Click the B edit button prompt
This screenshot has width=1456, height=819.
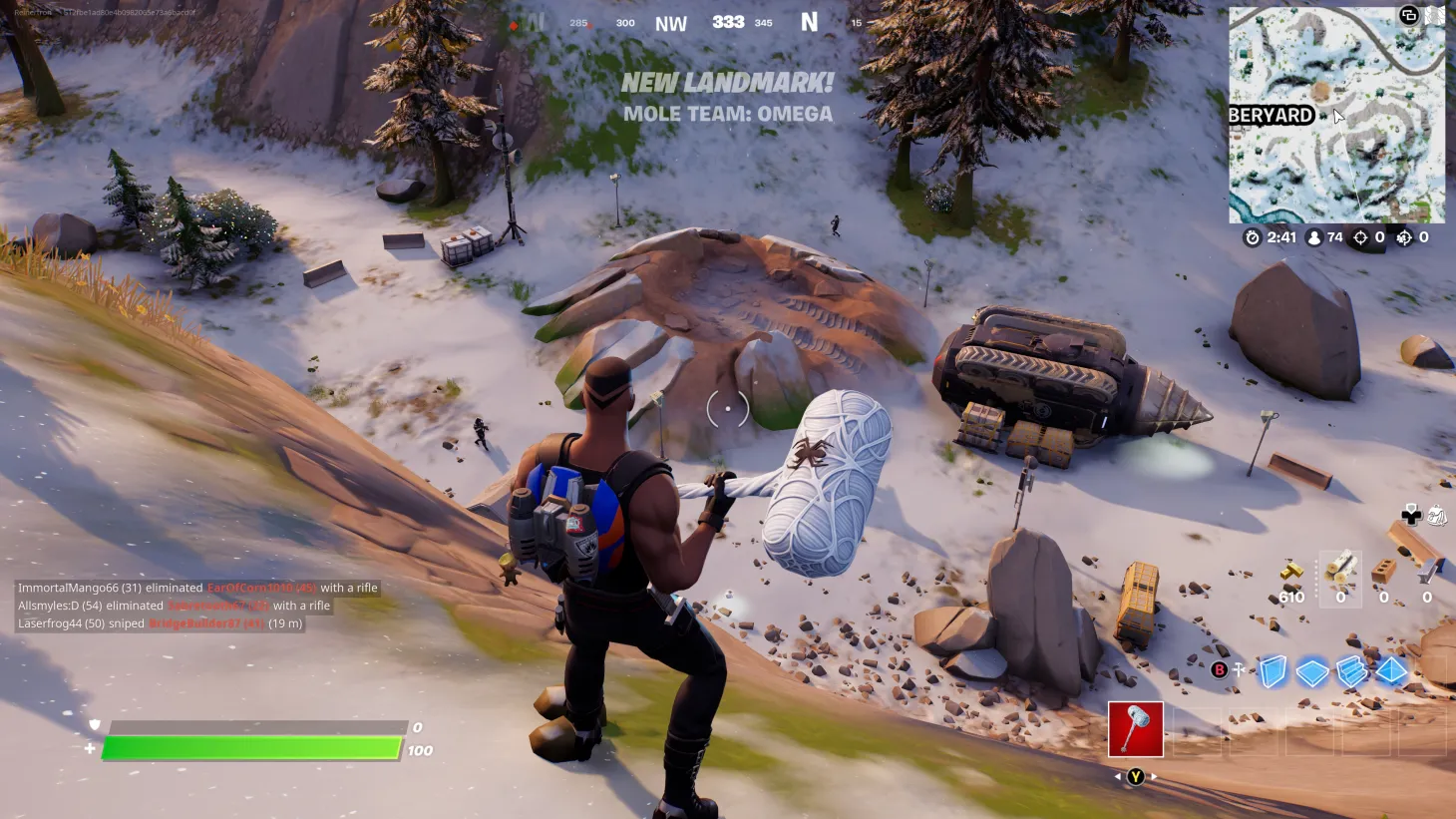pyautogui.click(x=1219, y=669)
